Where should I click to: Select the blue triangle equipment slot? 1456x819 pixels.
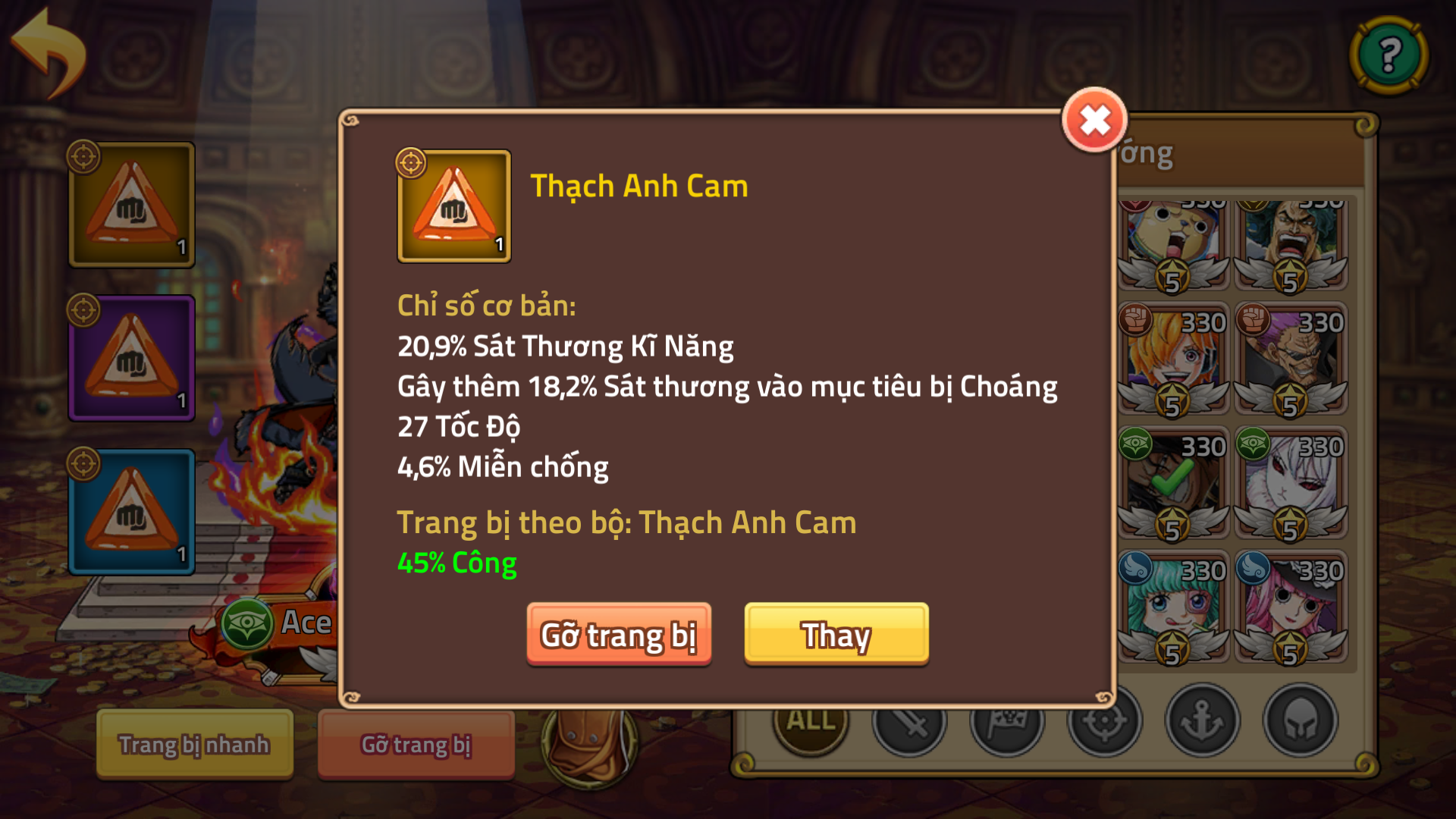(x=131, y=512)
